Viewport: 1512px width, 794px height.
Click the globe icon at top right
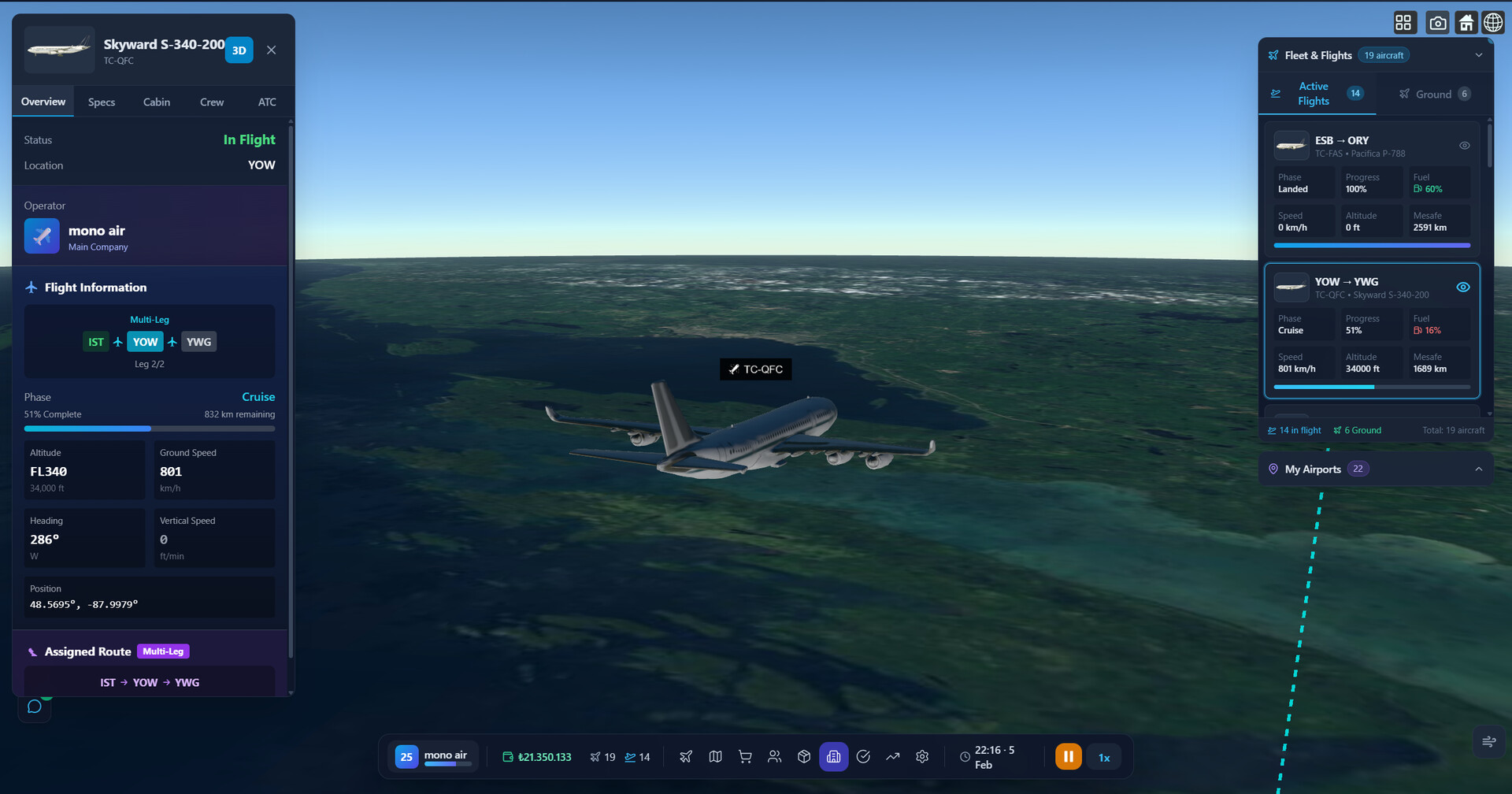1493,22
